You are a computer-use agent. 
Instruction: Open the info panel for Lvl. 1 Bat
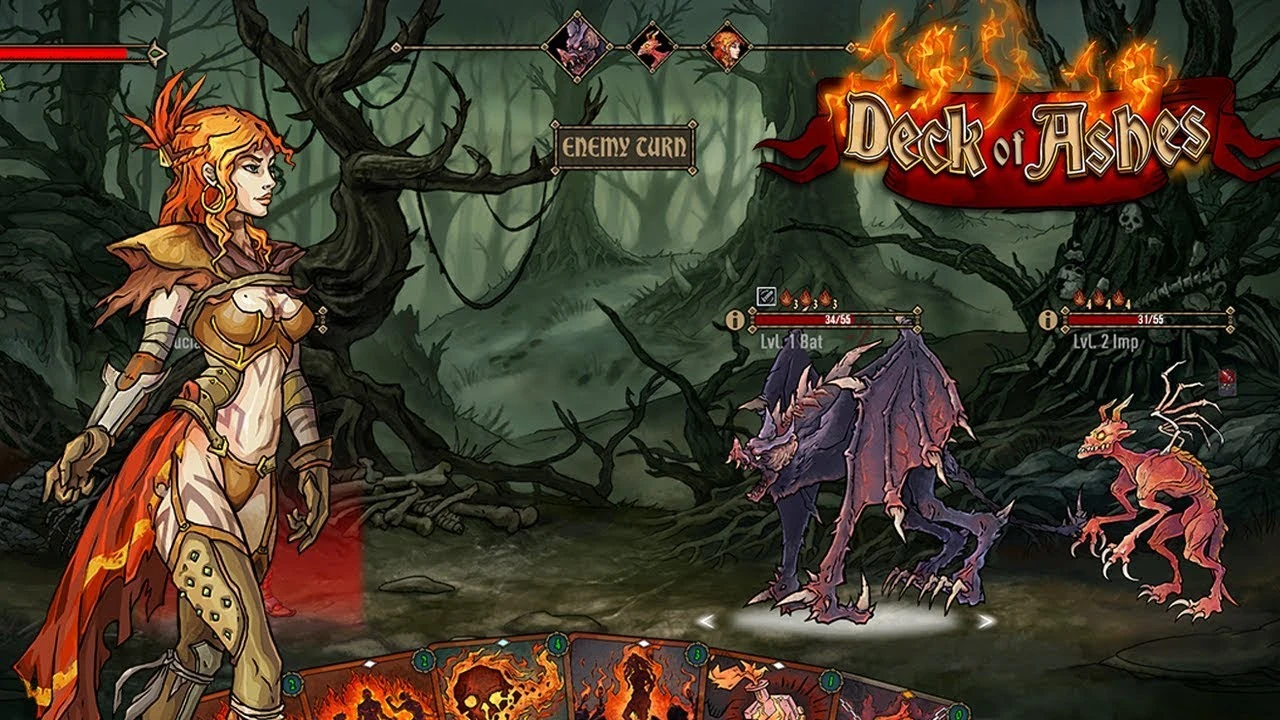pos(733,322)
